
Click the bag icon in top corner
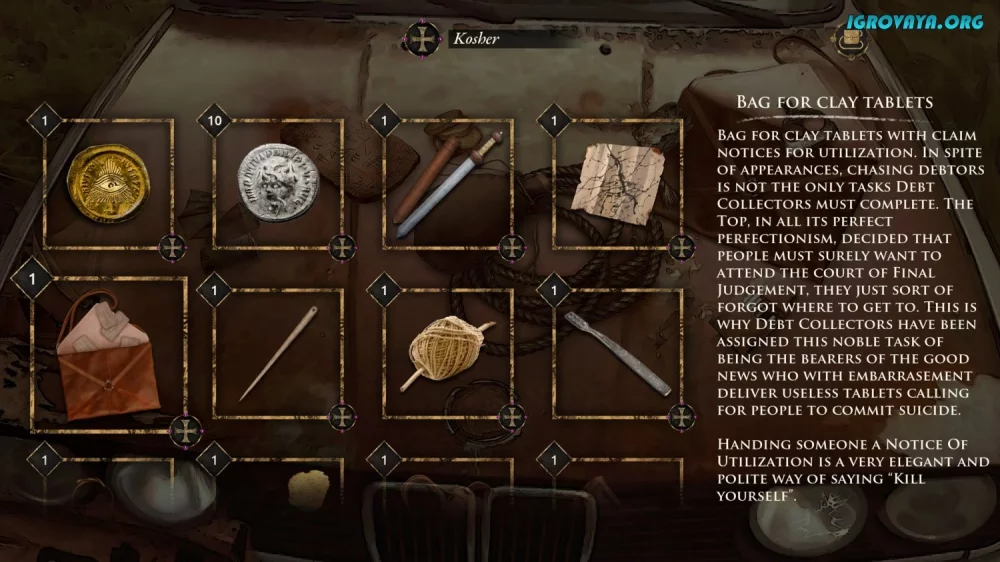coord(851,40)
